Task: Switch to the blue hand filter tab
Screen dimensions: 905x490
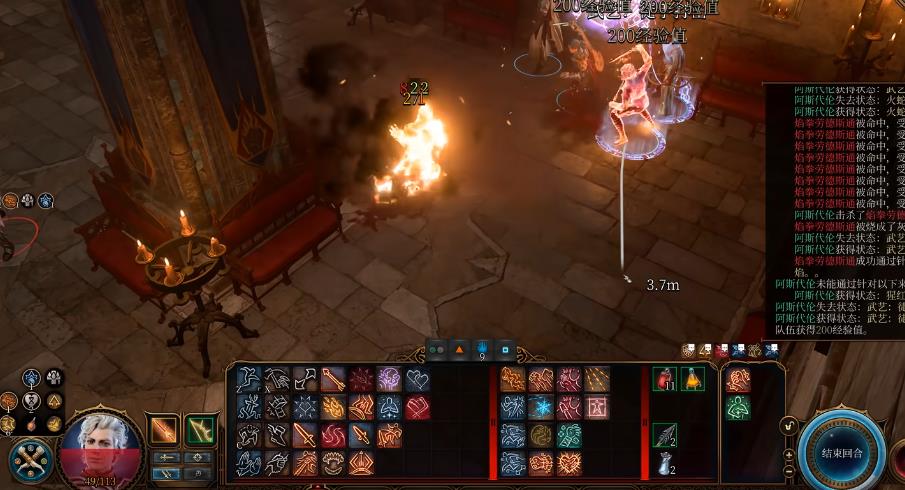Action: point(482,350)
